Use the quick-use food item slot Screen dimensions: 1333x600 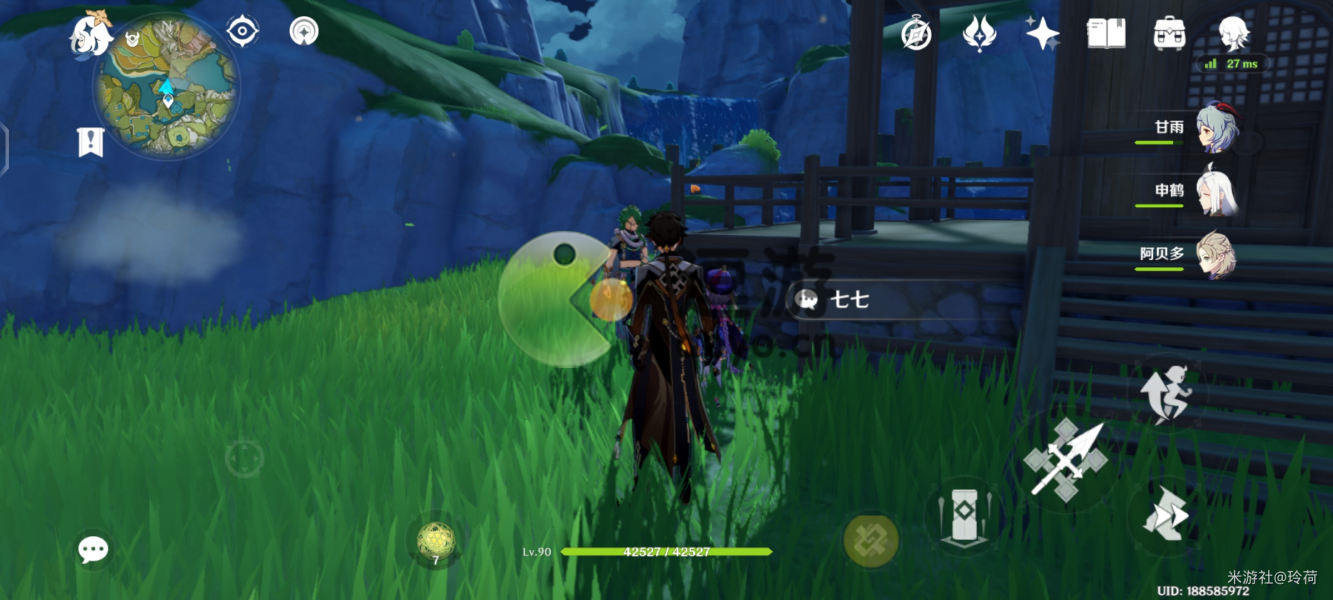click(435, 541)
